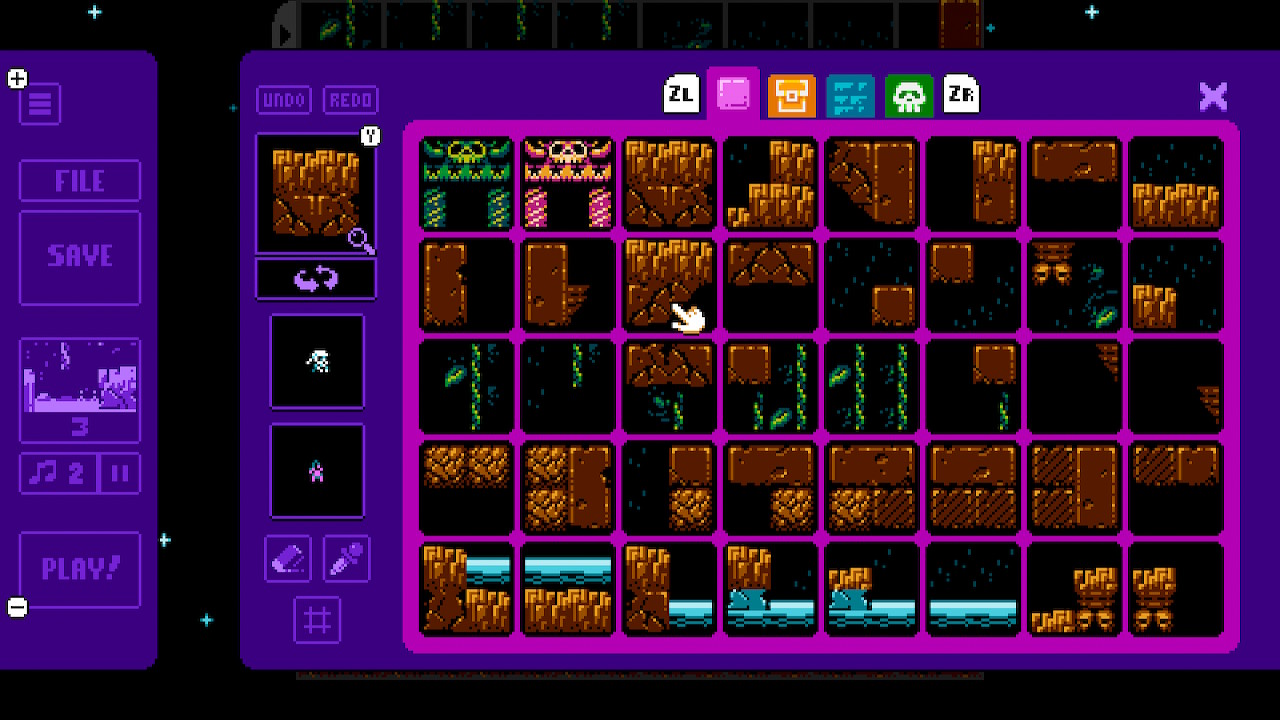Click the UNDO button

point(283,100)
